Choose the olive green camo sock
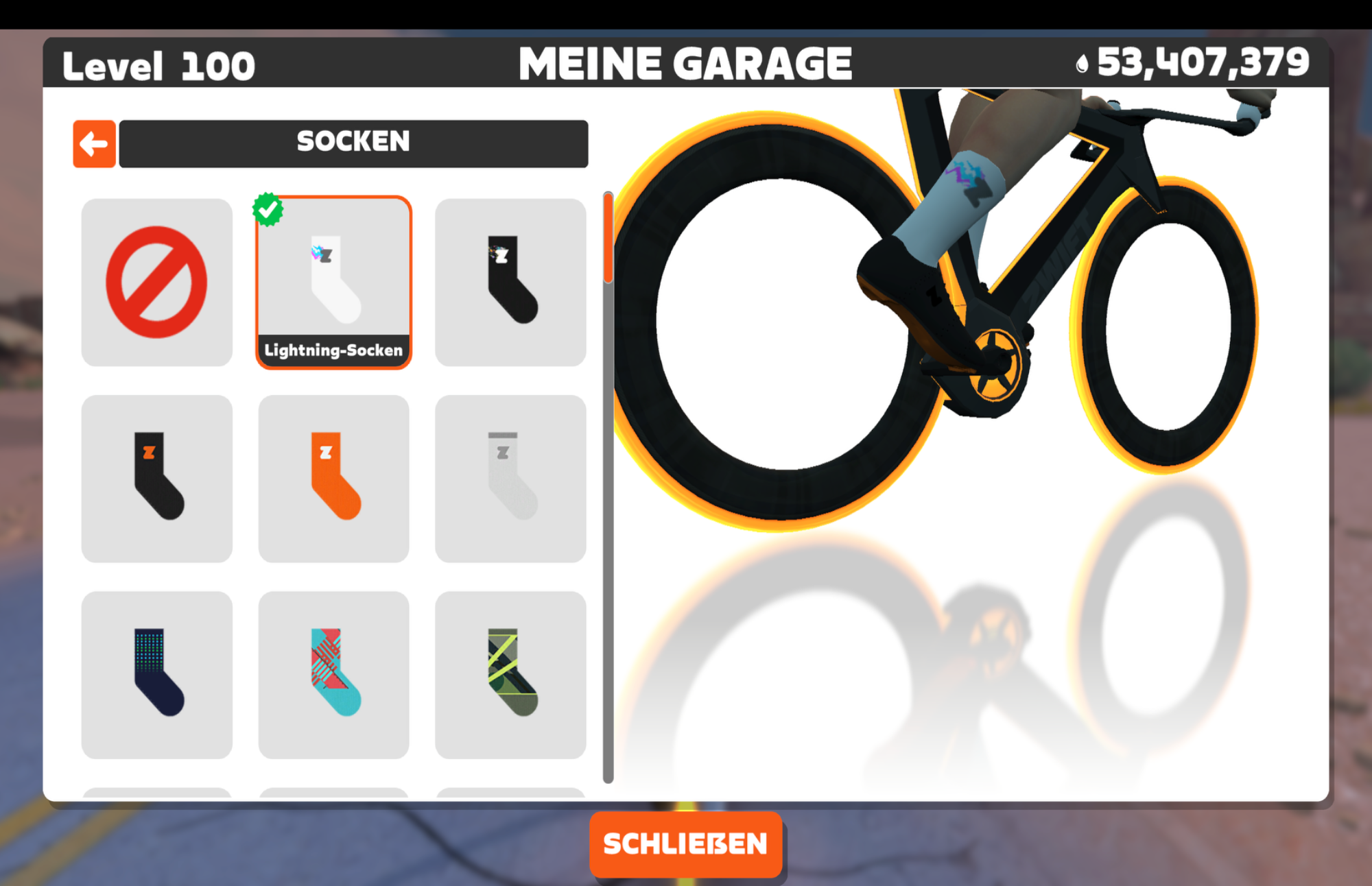Image resolution: width=1372 pixels, height=886 pixels. click(511, 675)
